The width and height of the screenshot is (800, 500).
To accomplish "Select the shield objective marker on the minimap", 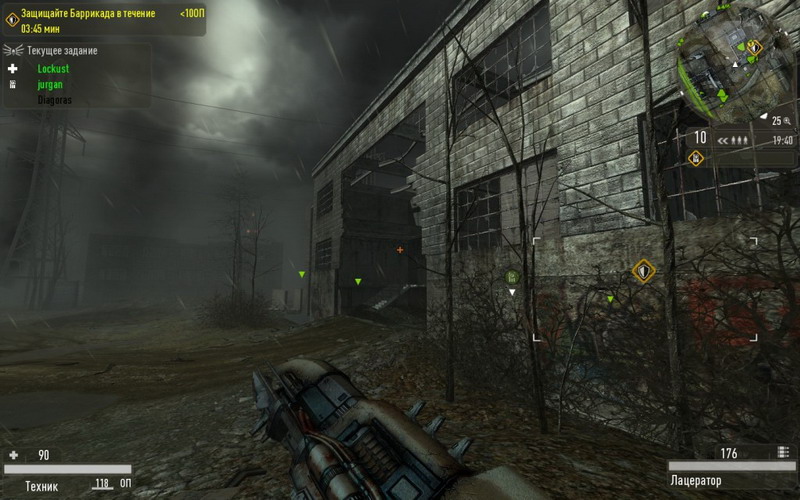I will click(x=755, y=46).
